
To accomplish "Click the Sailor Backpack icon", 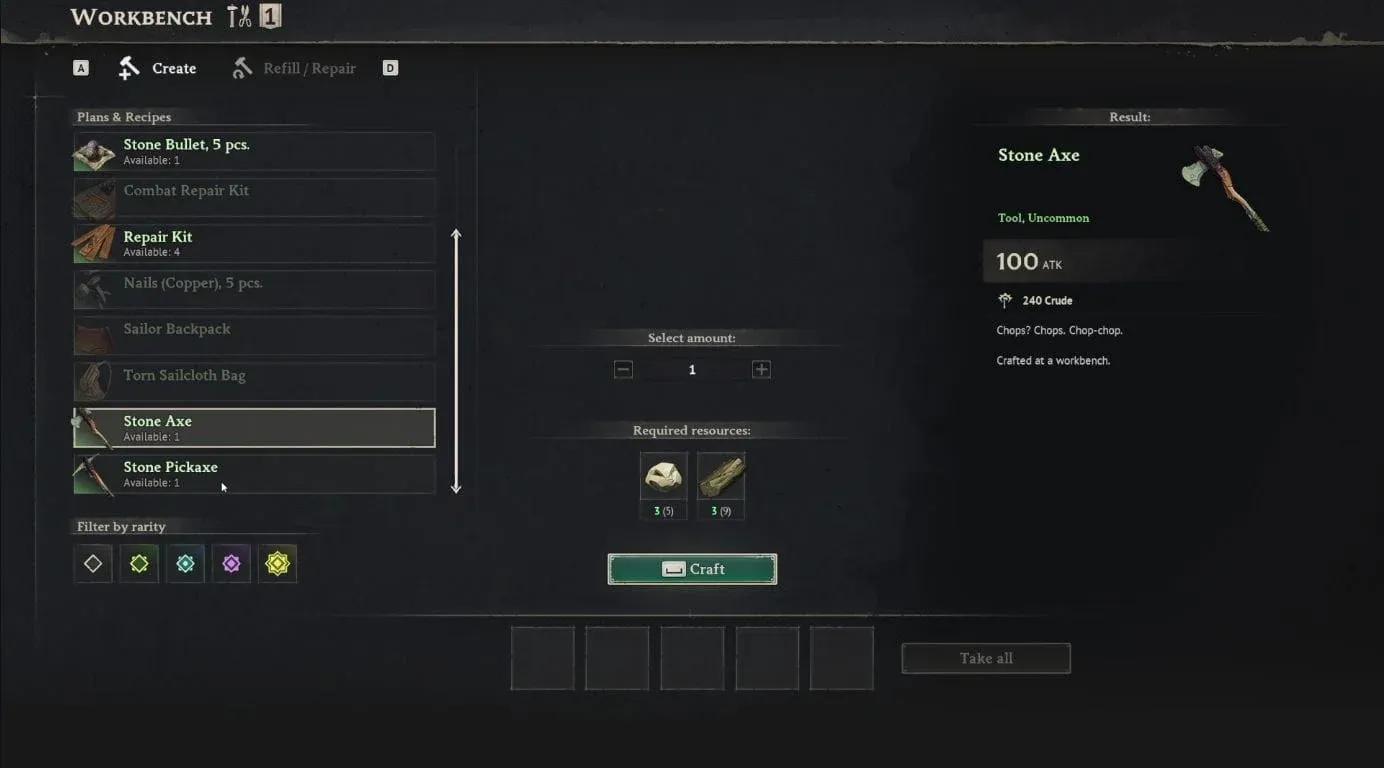I will click(x=93, y=335).
